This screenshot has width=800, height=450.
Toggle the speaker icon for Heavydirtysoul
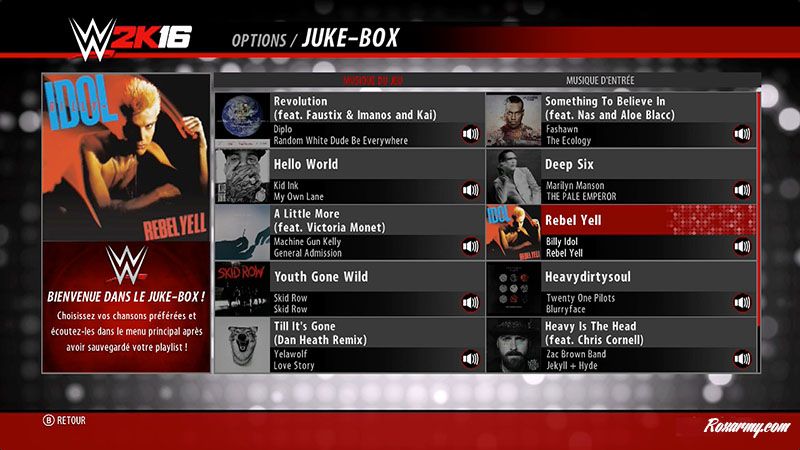point(742,302)
